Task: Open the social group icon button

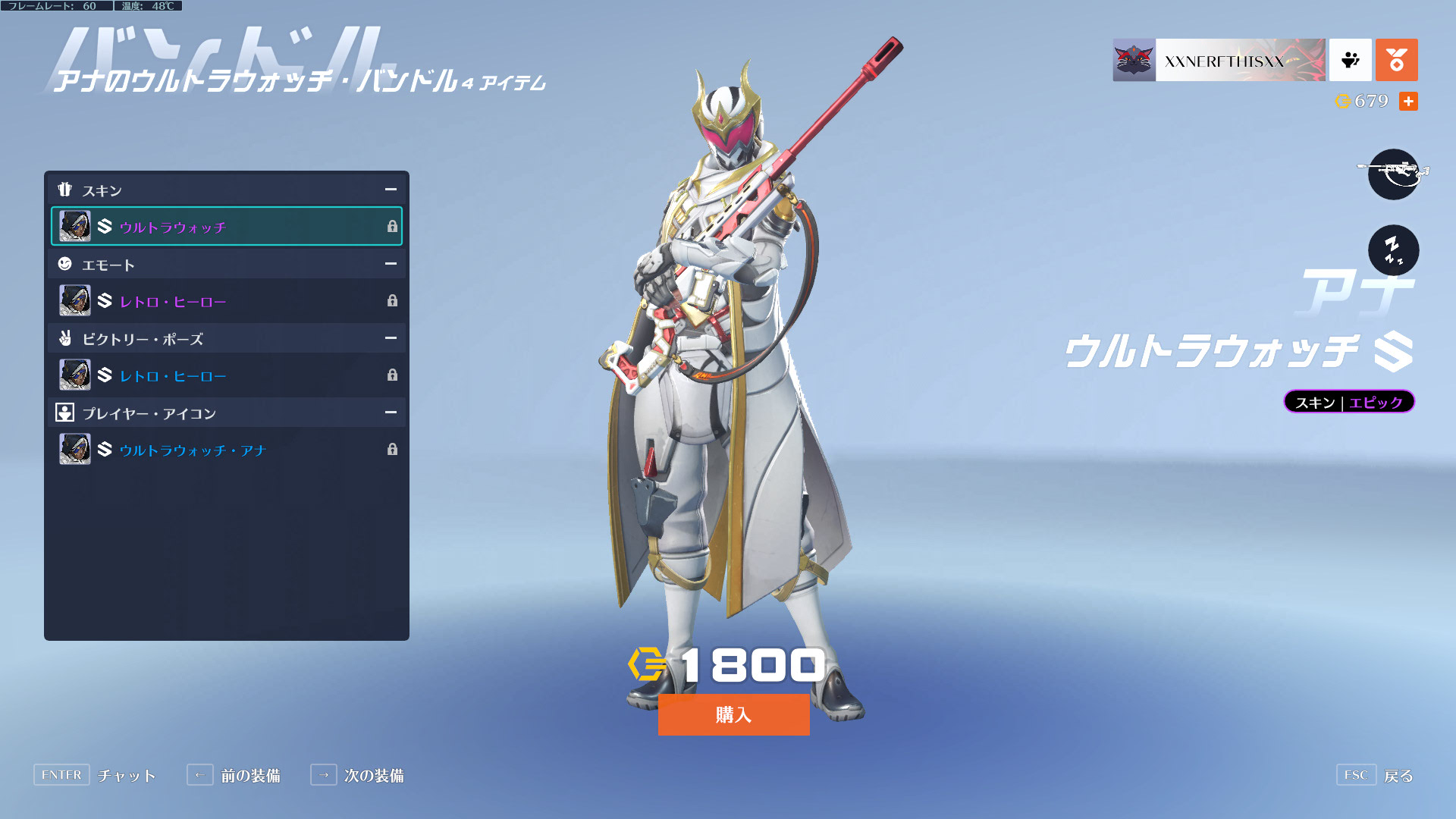Action: point(1350,60)
